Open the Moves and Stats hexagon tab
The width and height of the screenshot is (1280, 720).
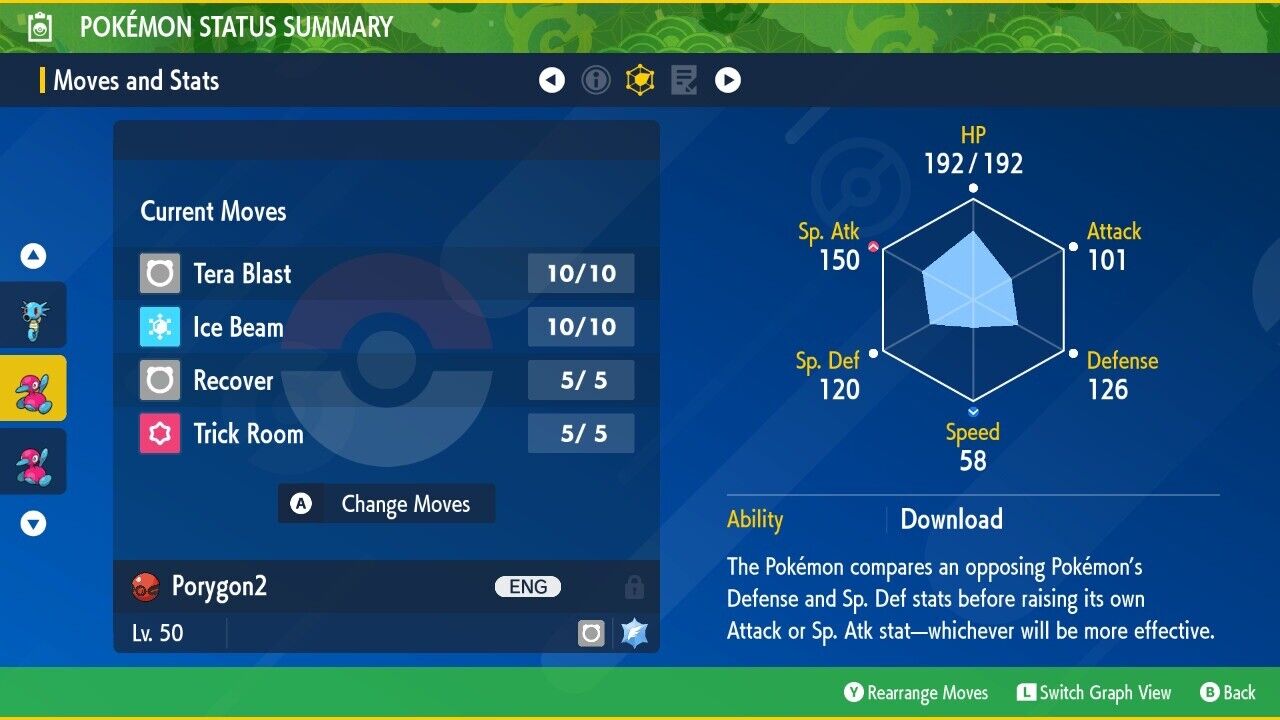tap(640, 80)
